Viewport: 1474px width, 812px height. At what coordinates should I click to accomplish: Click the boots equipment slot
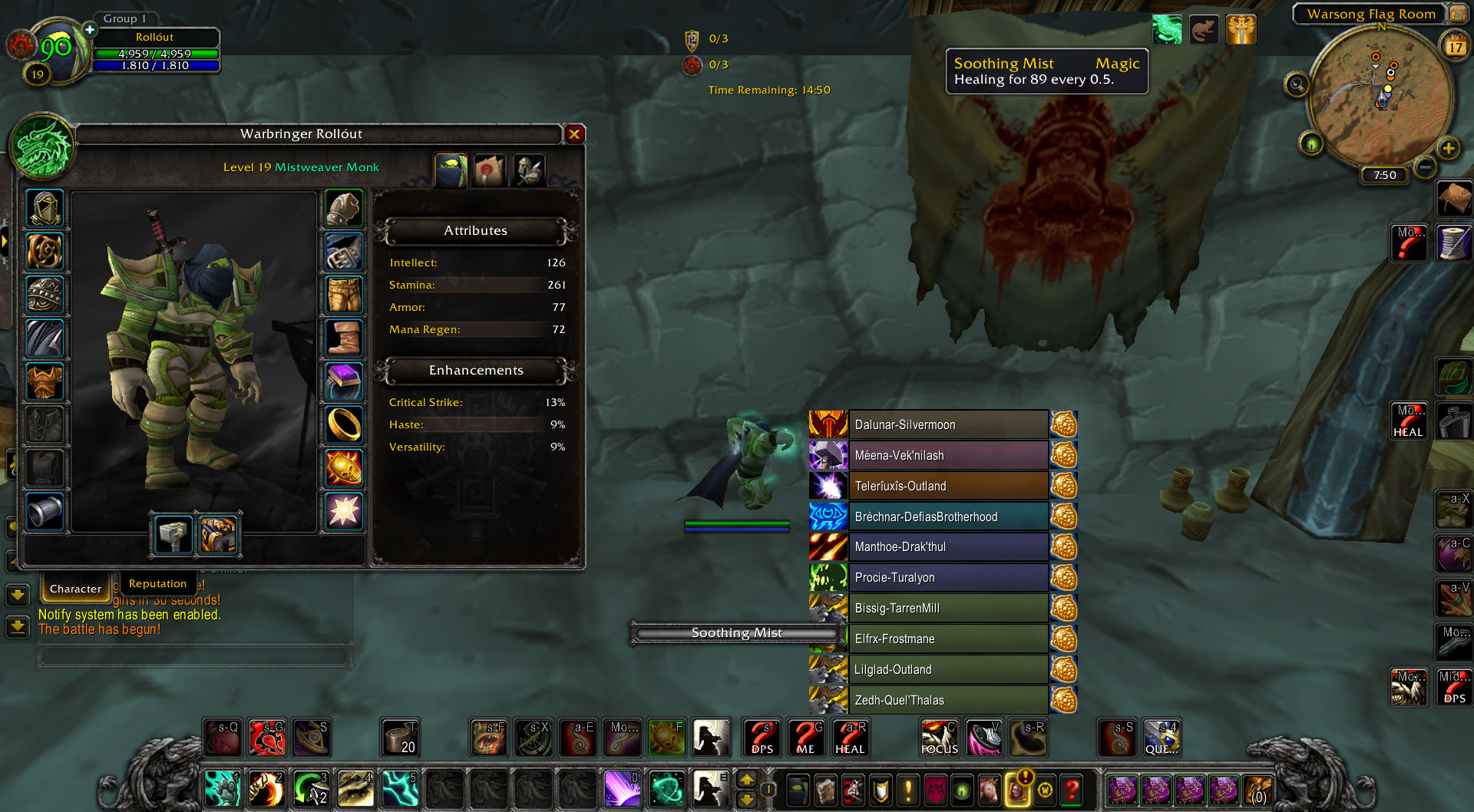pyautogui.click(x=344, y=337)
